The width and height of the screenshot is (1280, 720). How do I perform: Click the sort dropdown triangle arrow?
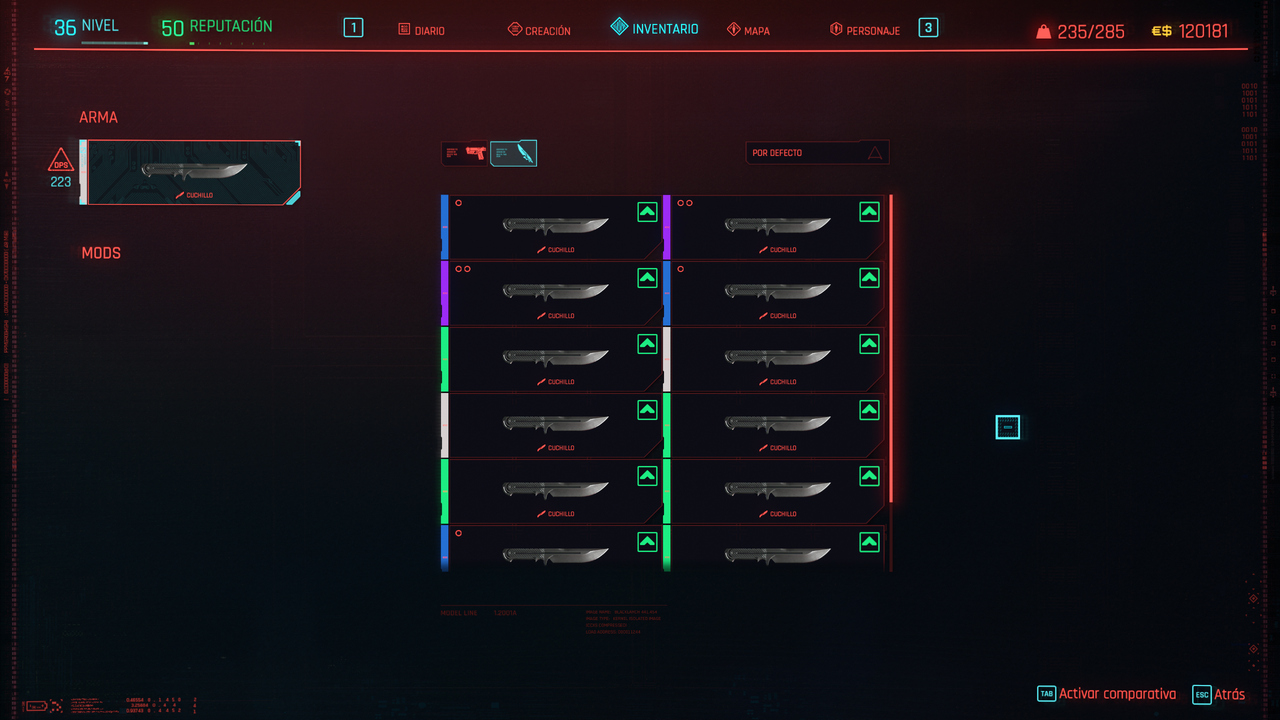[x=875, y=152]
